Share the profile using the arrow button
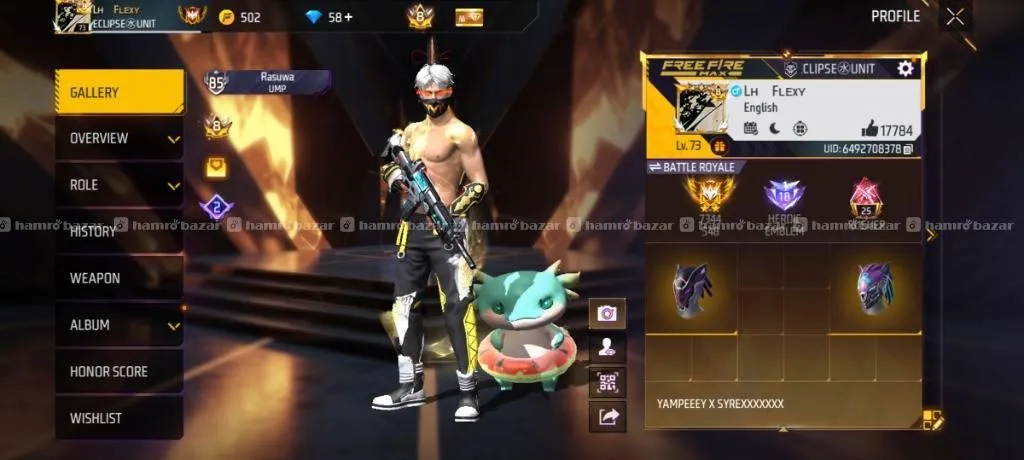 point(607,416)
